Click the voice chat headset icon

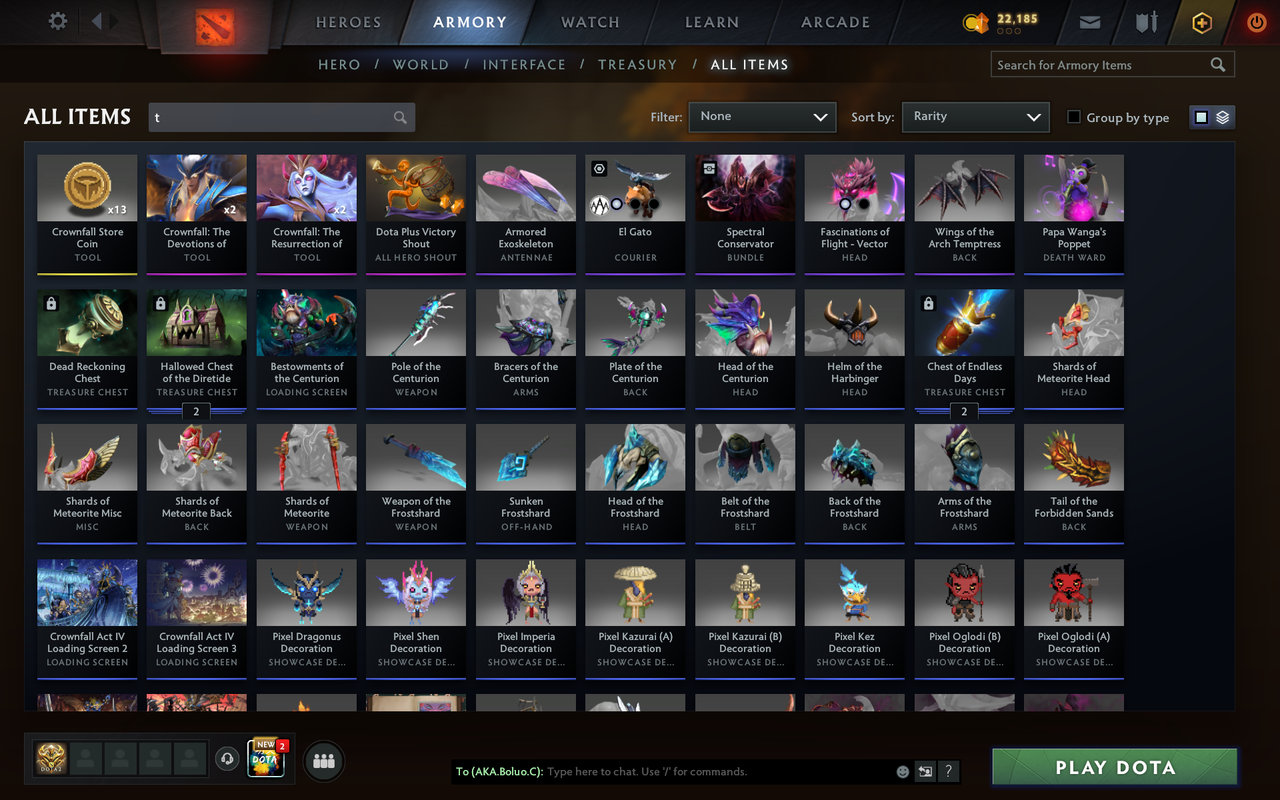pos(226,758)
